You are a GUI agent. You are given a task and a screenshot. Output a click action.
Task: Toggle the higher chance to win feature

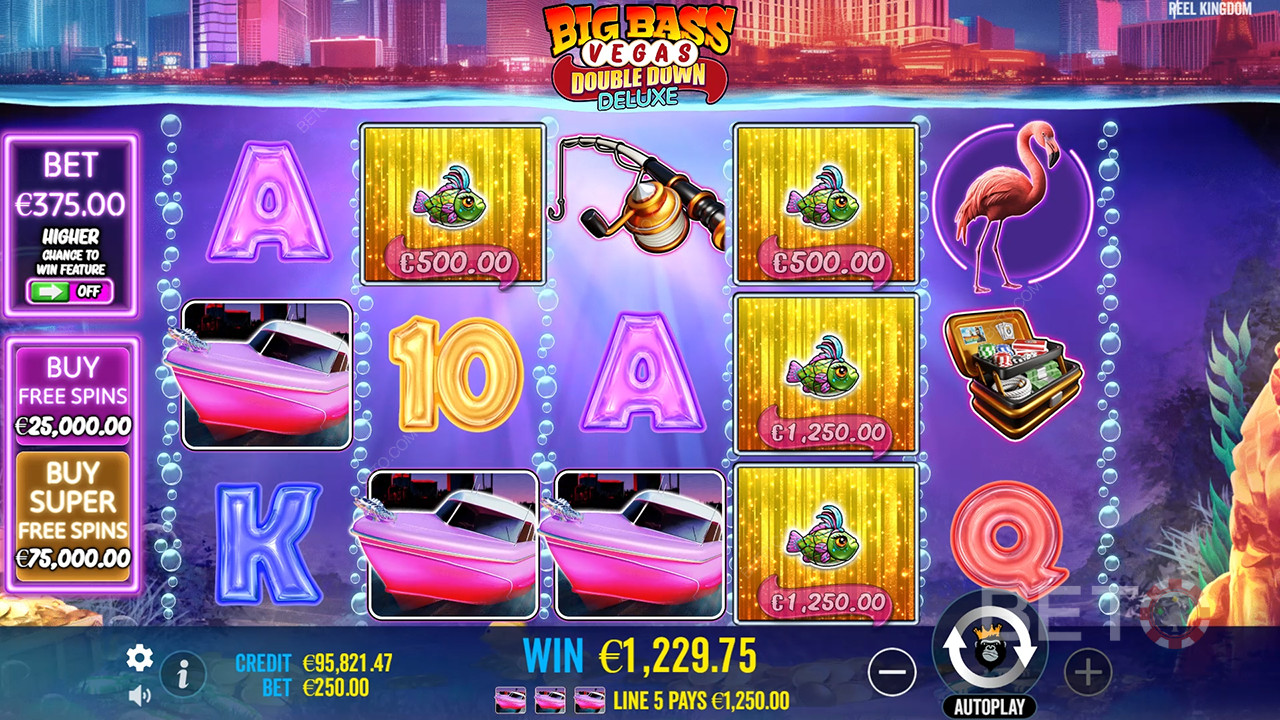point(70,292)
